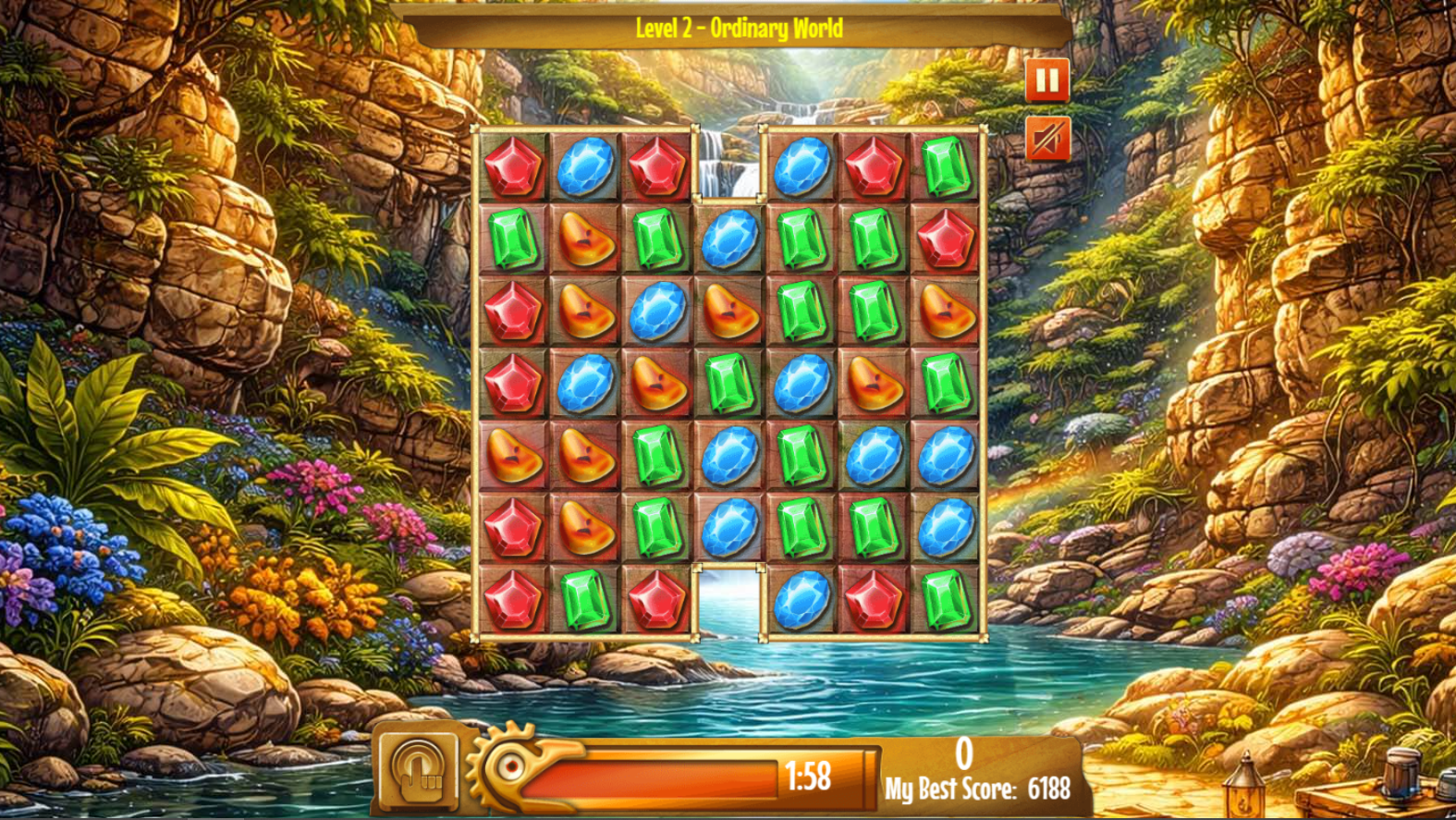Click the Level 2 - Ordinary World banner

pos(740,28)
